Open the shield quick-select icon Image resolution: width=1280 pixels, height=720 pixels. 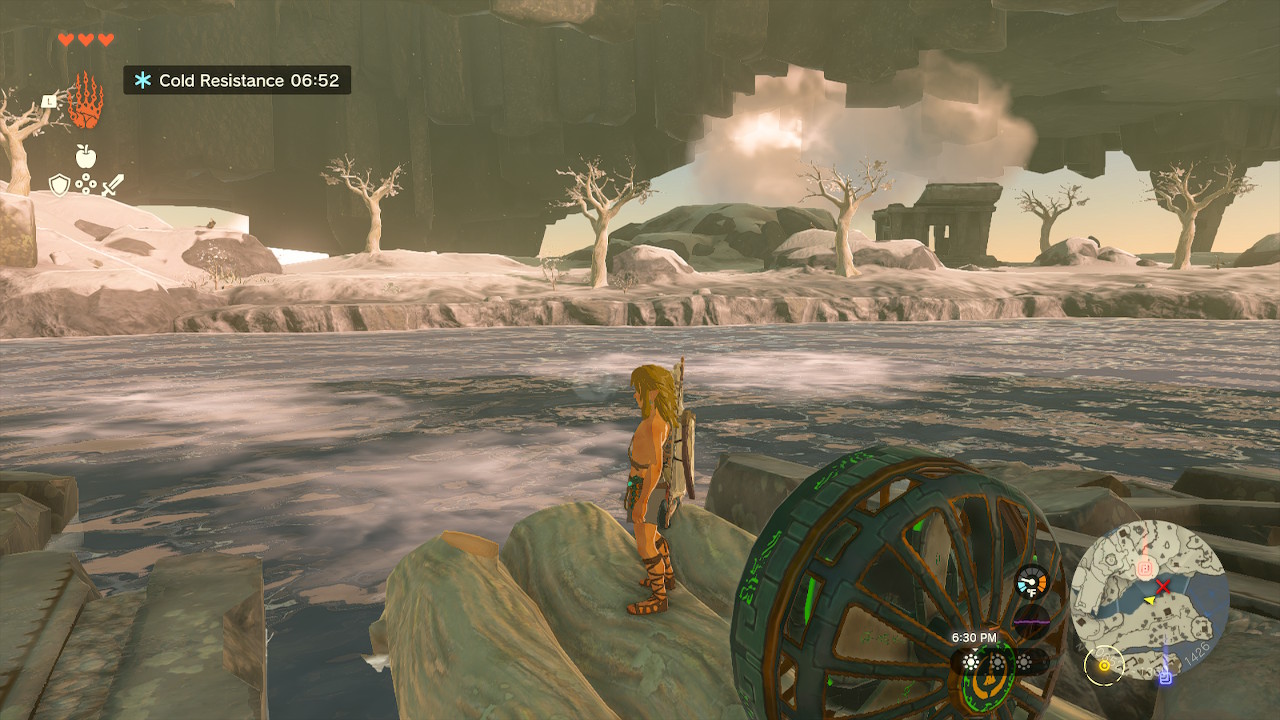pyautogui.click(x=59, y=185)
